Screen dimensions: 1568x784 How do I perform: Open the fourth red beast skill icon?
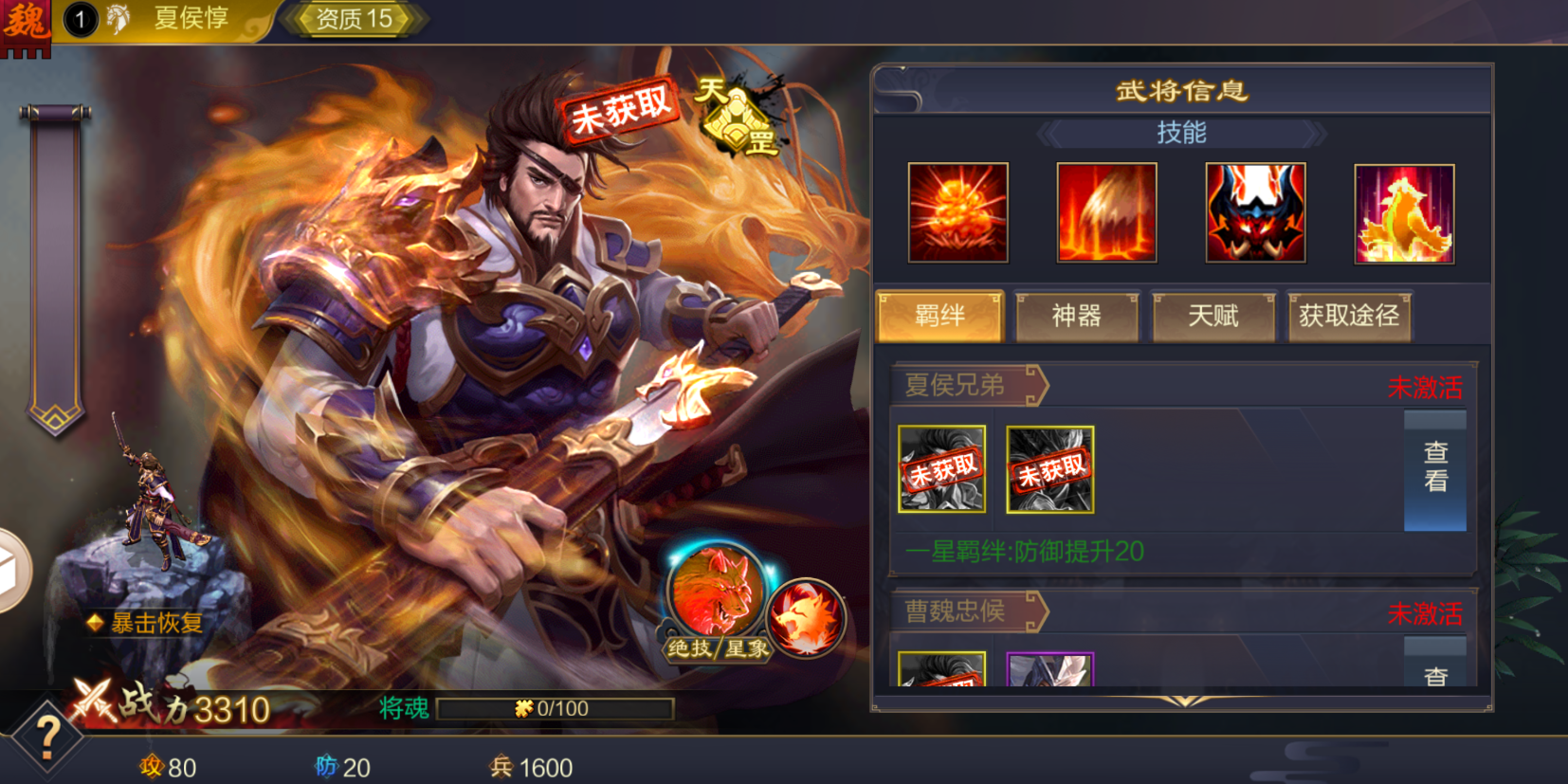coord(1404,212)
